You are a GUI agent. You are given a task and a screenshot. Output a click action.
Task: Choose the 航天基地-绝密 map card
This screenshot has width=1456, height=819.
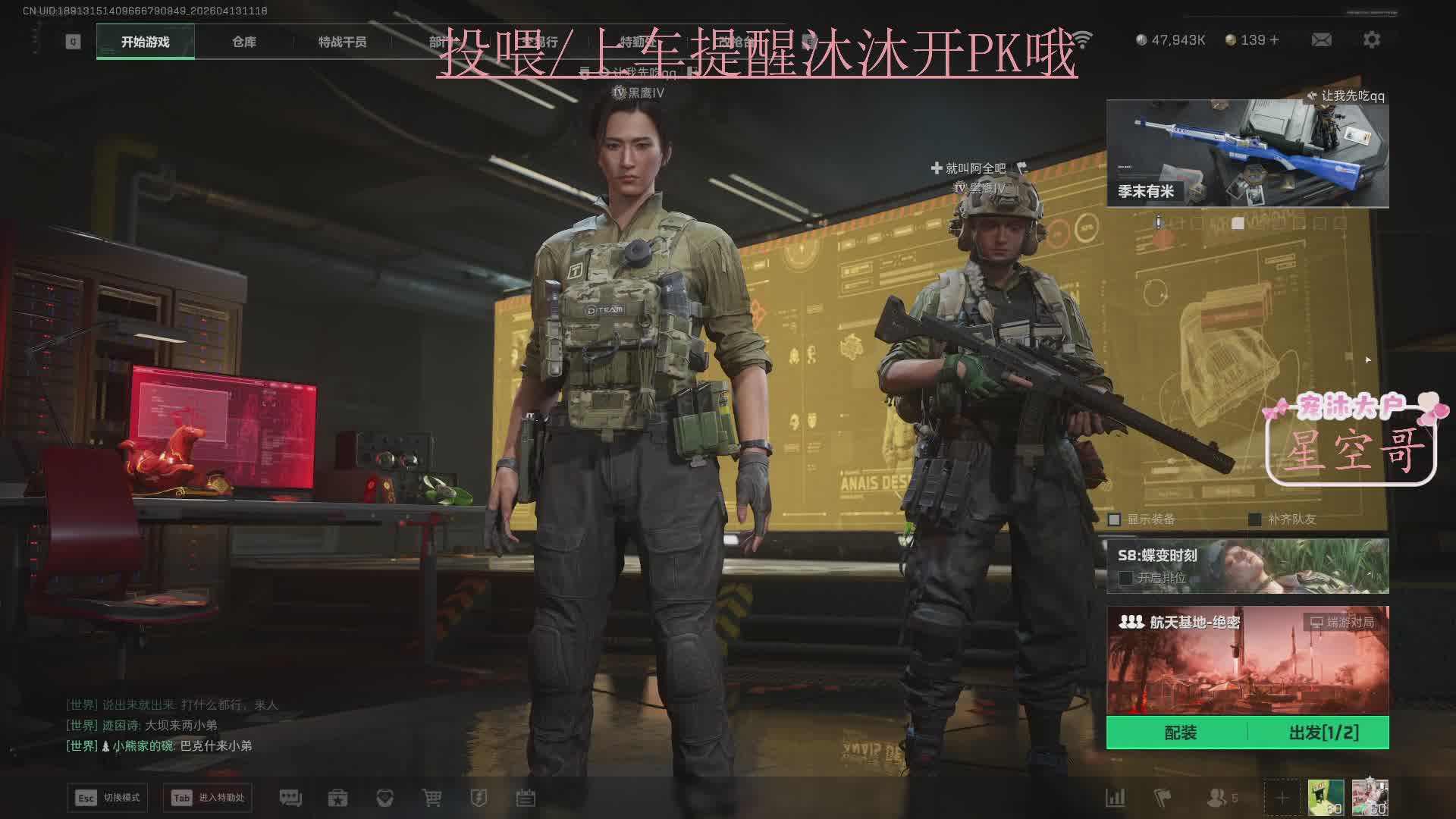tap(1247, 660)
